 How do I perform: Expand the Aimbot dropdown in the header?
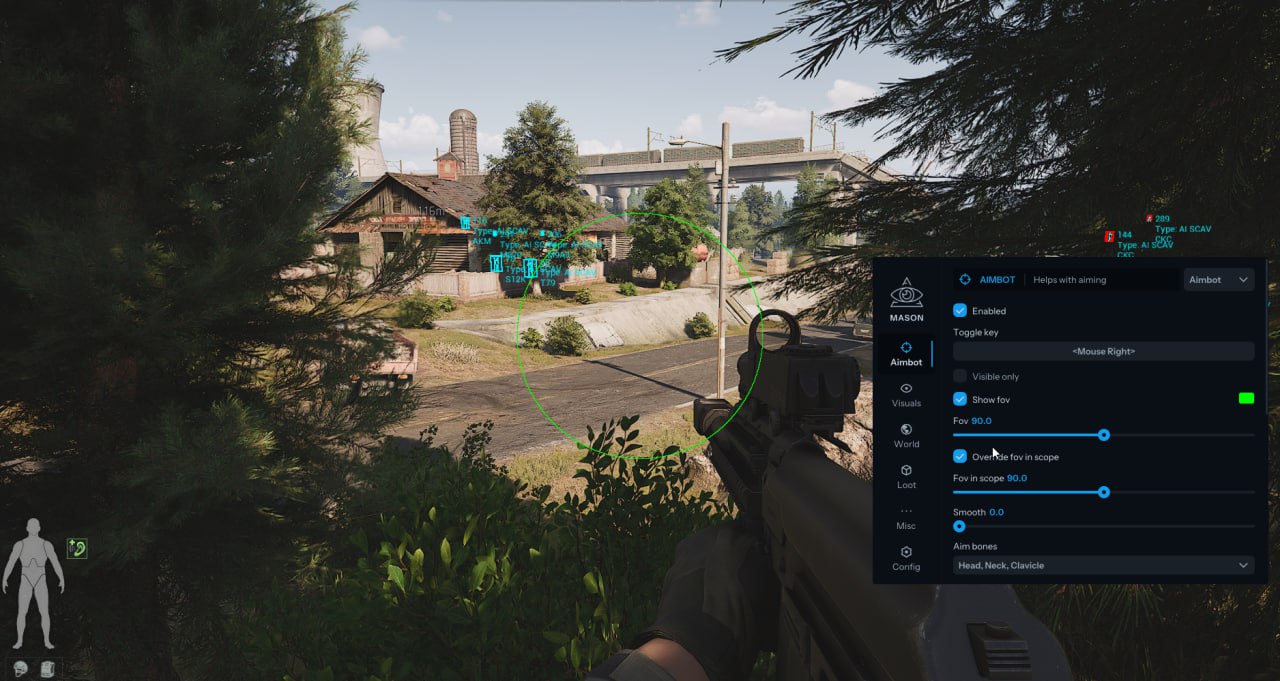pyautogui.click(x=1219, y=280)
